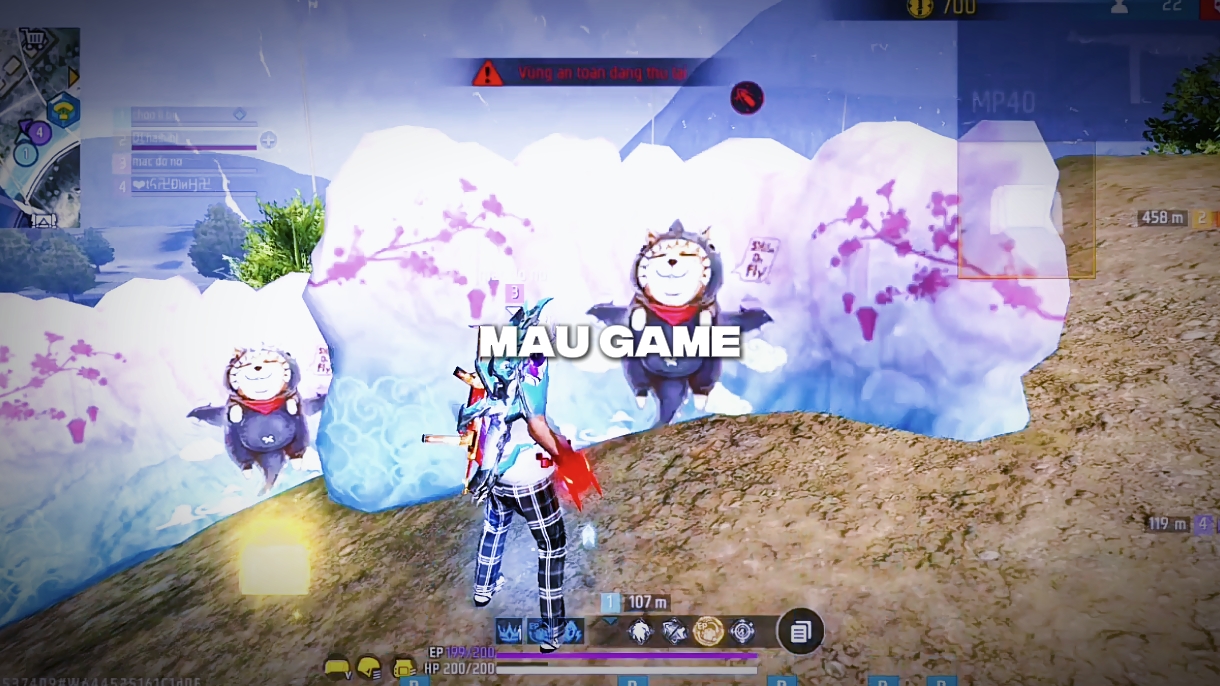Select the crossed weapons skill icon
Screen dimensions: 1220x686
674,631
